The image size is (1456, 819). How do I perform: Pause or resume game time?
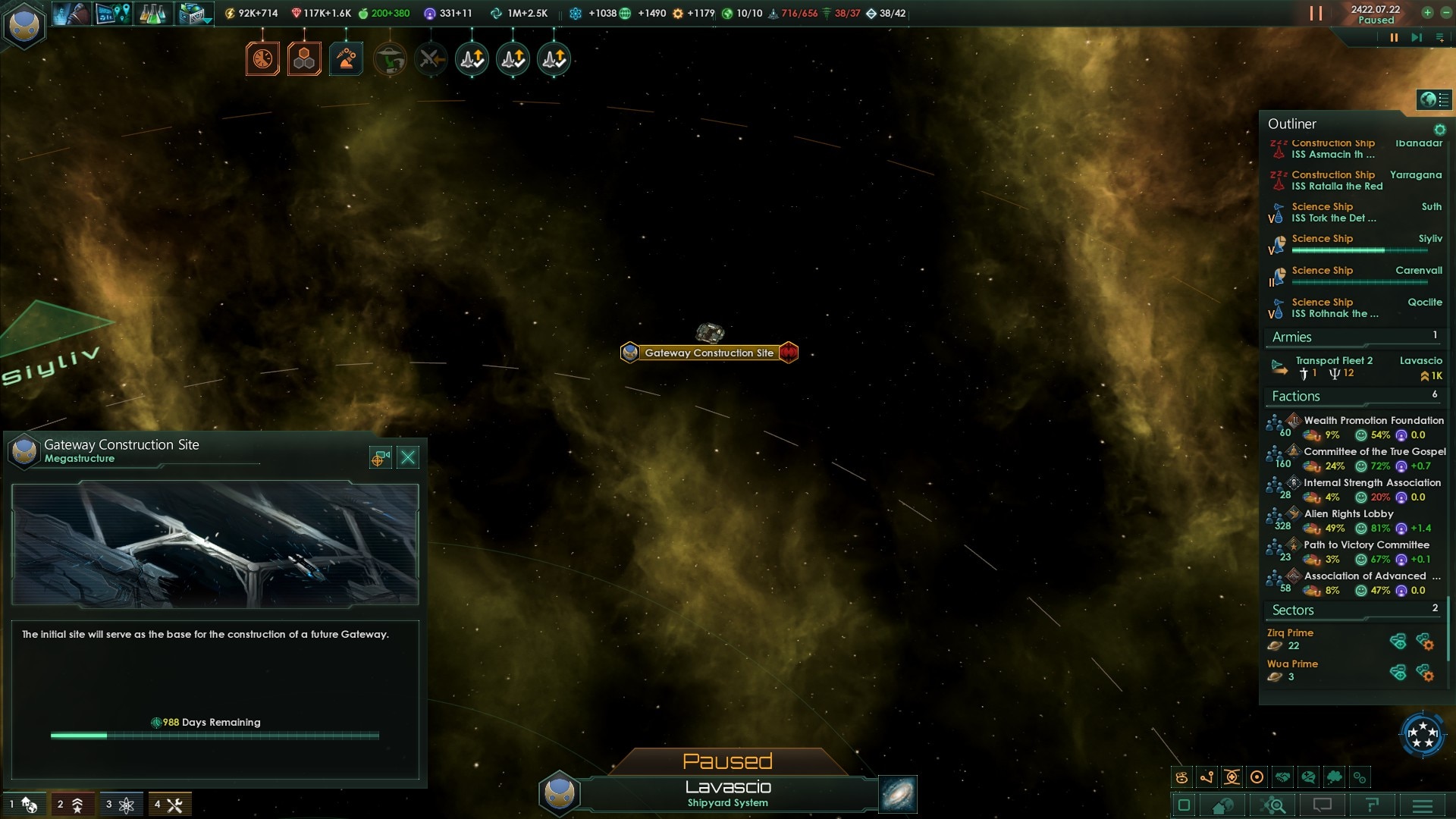coord(1394,37)
